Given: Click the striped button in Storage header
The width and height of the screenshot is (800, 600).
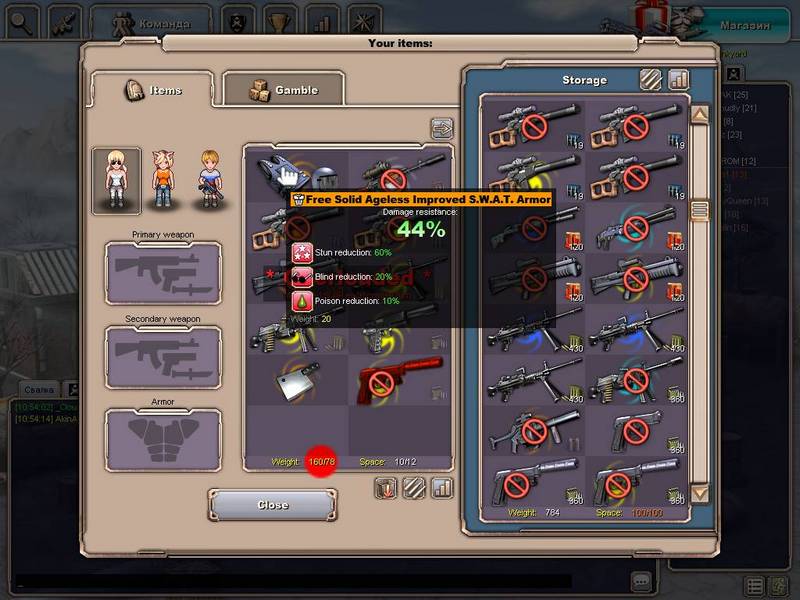Looking at the screenshot, I should [651, 79].
